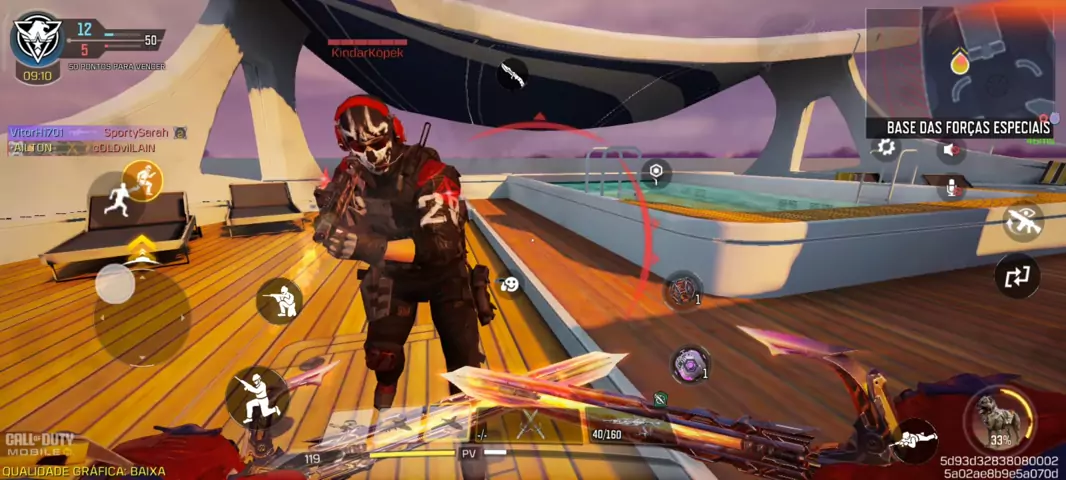Open the scoreboard from the team emblem

point(37,38)
